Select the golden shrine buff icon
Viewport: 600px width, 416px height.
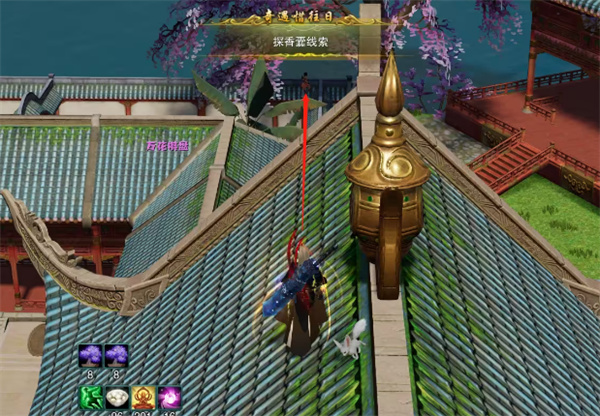pos(143,398)
